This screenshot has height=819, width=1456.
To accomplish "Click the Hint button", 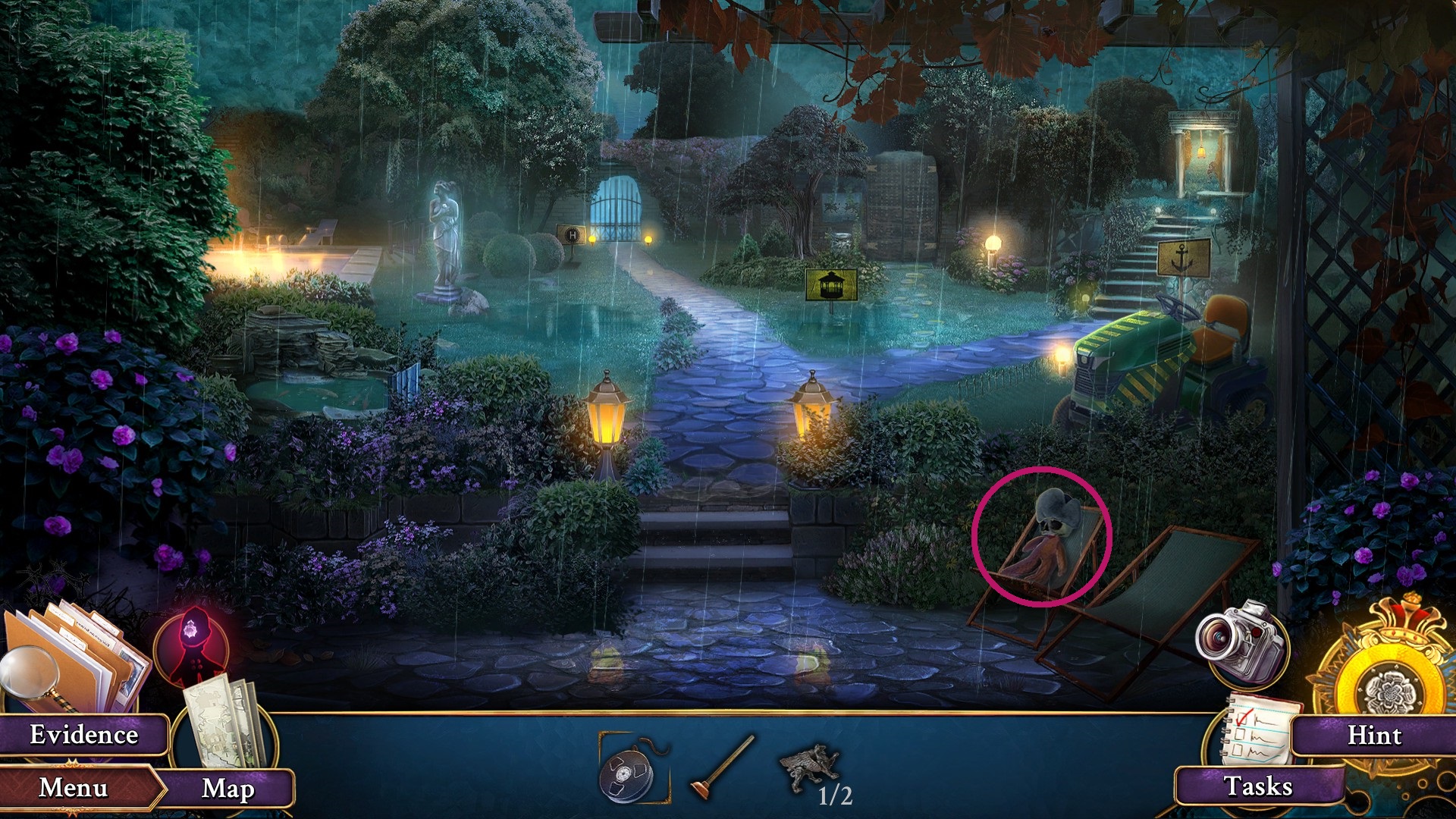I will (x=1379, y=734).
